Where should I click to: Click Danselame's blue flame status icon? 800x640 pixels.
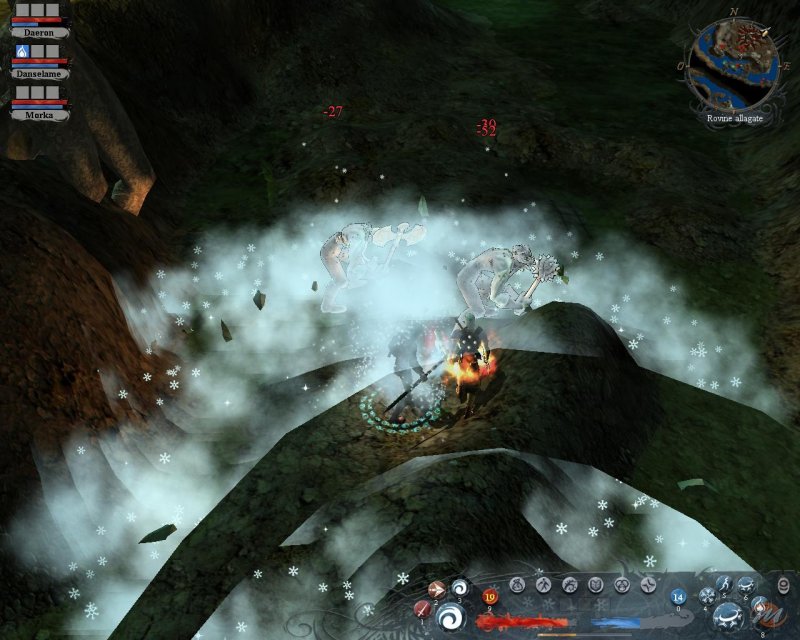[x=23, y=51]
